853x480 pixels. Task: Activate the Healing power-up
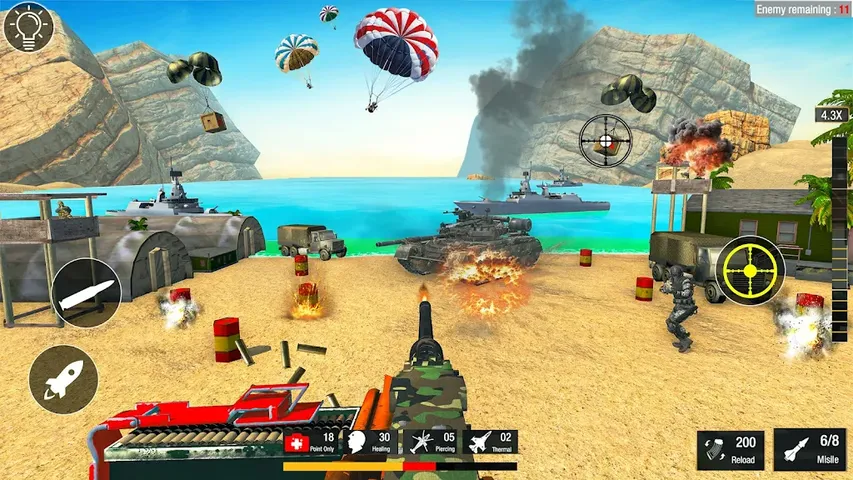[372, 443]
